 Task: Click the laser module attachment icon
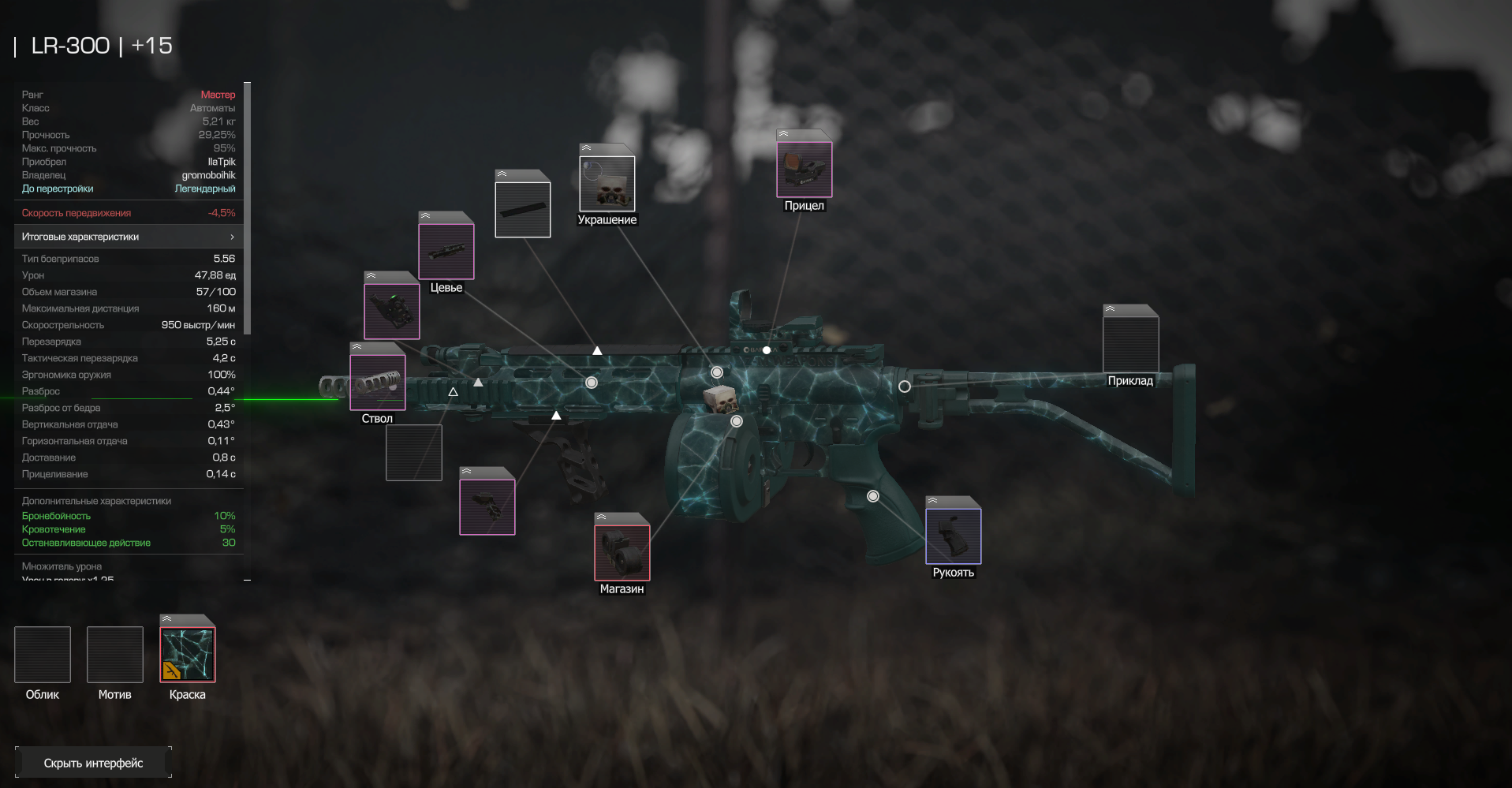[391, 310]
